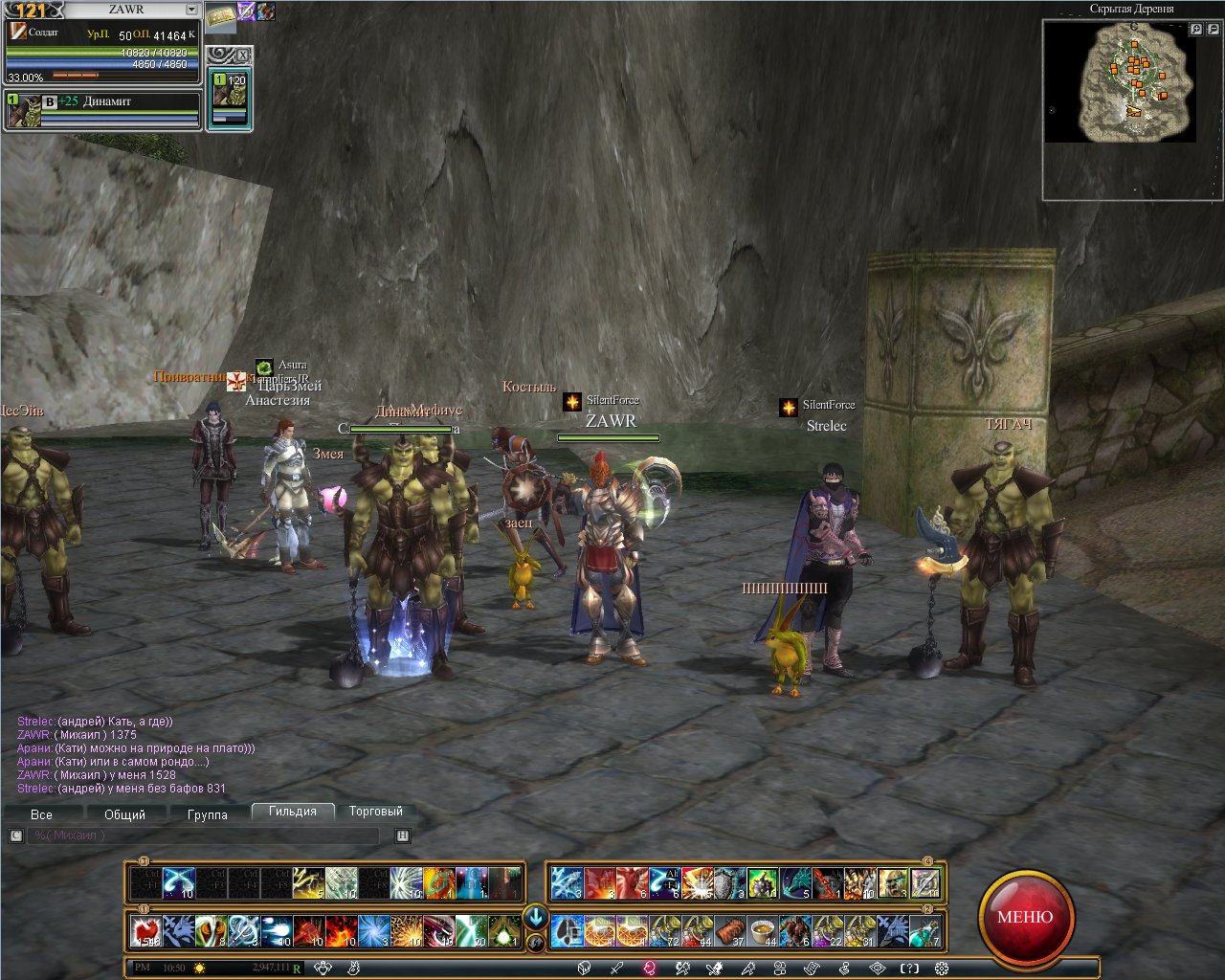Click the blue down-arrow hotbar switch button

click(x=536, y=917)
